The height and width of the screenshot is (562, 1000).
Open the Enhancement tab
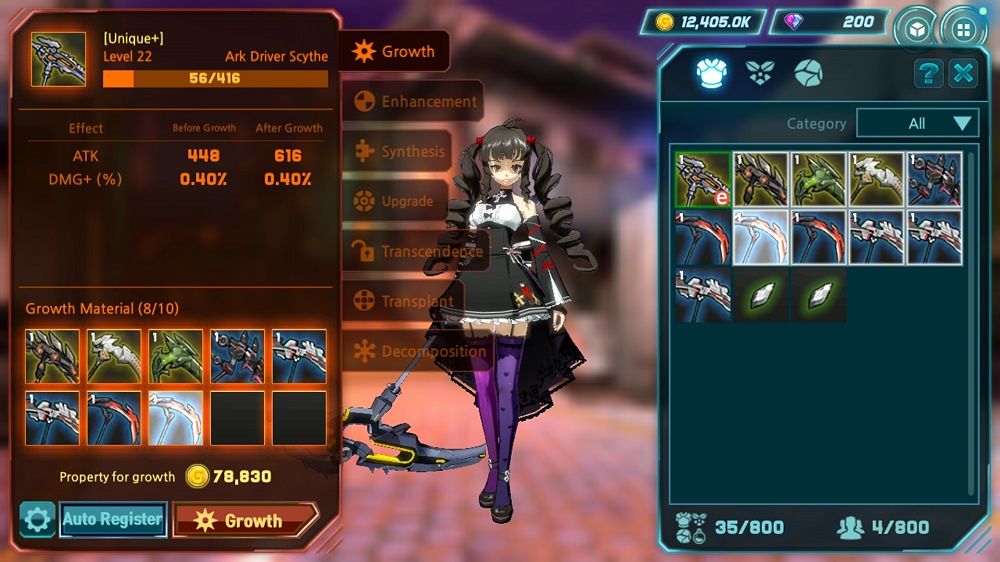point(415,101)
